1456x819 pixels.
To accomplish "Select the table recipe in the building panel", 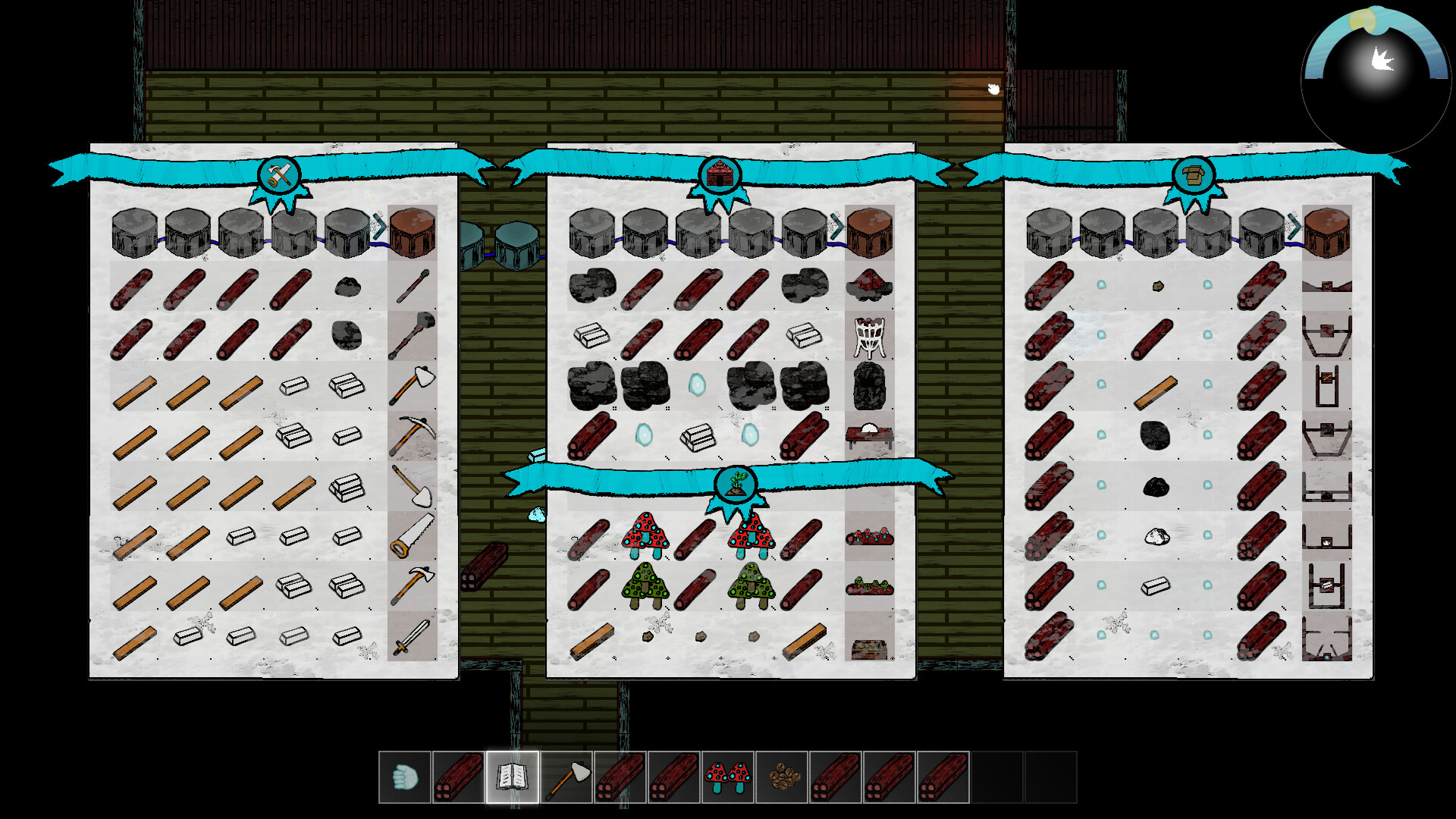I will [x=870, y=432].
